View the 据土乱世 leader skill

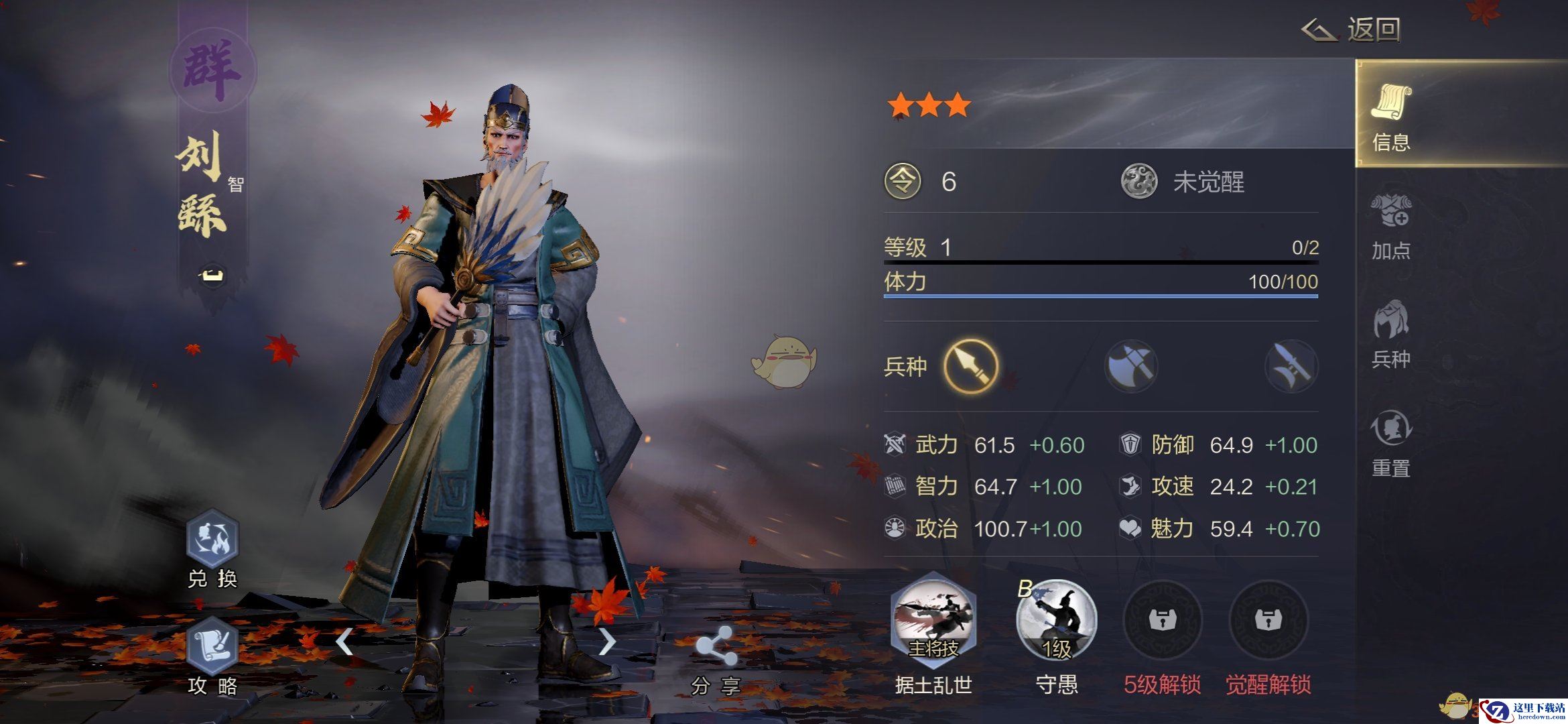(933, 621)
